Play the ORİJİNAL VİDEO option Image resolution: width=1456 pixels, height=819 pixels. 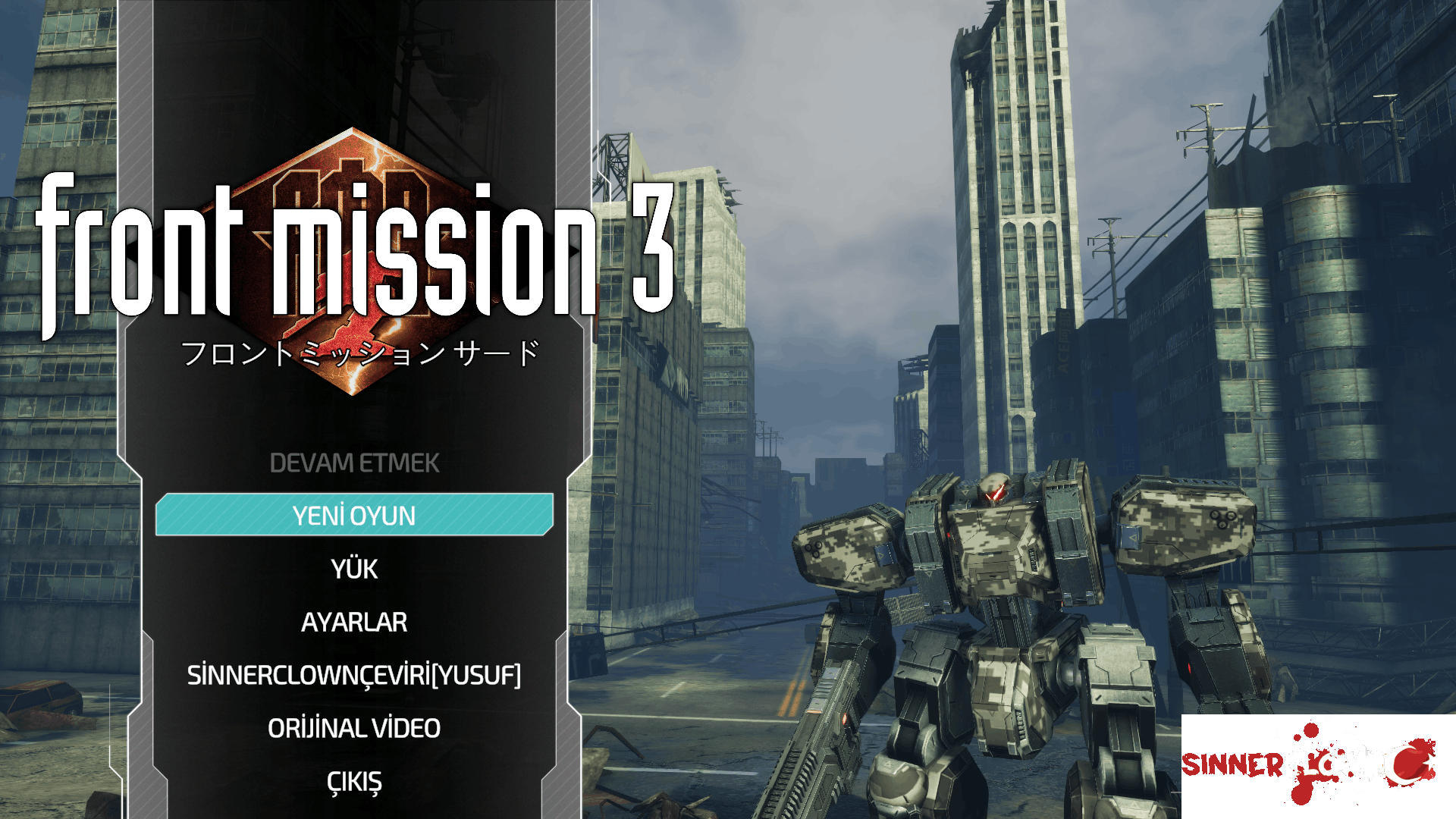point(354,727)
